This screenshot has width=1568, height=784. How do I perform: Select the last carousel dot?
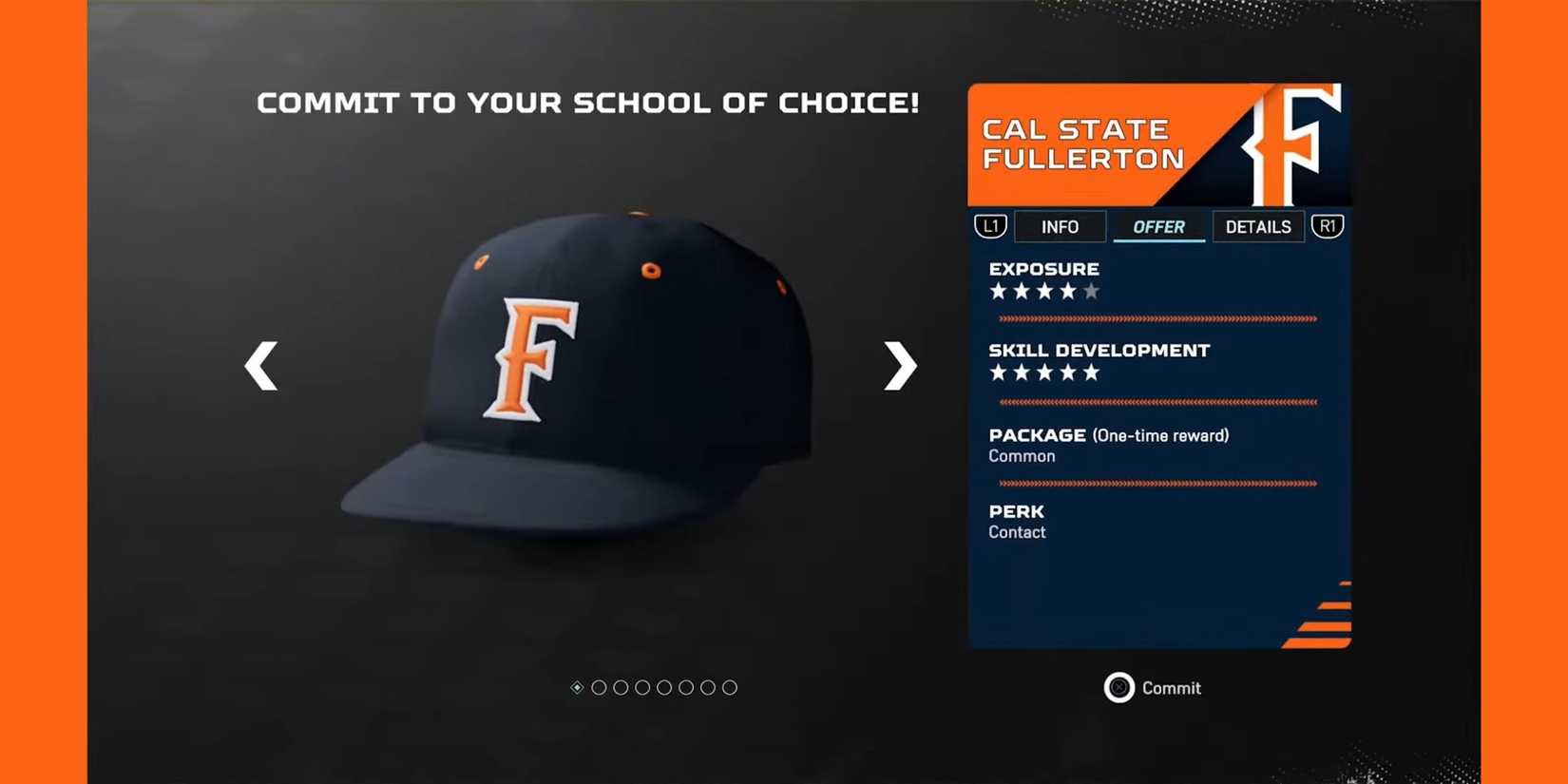click(730, 687)
